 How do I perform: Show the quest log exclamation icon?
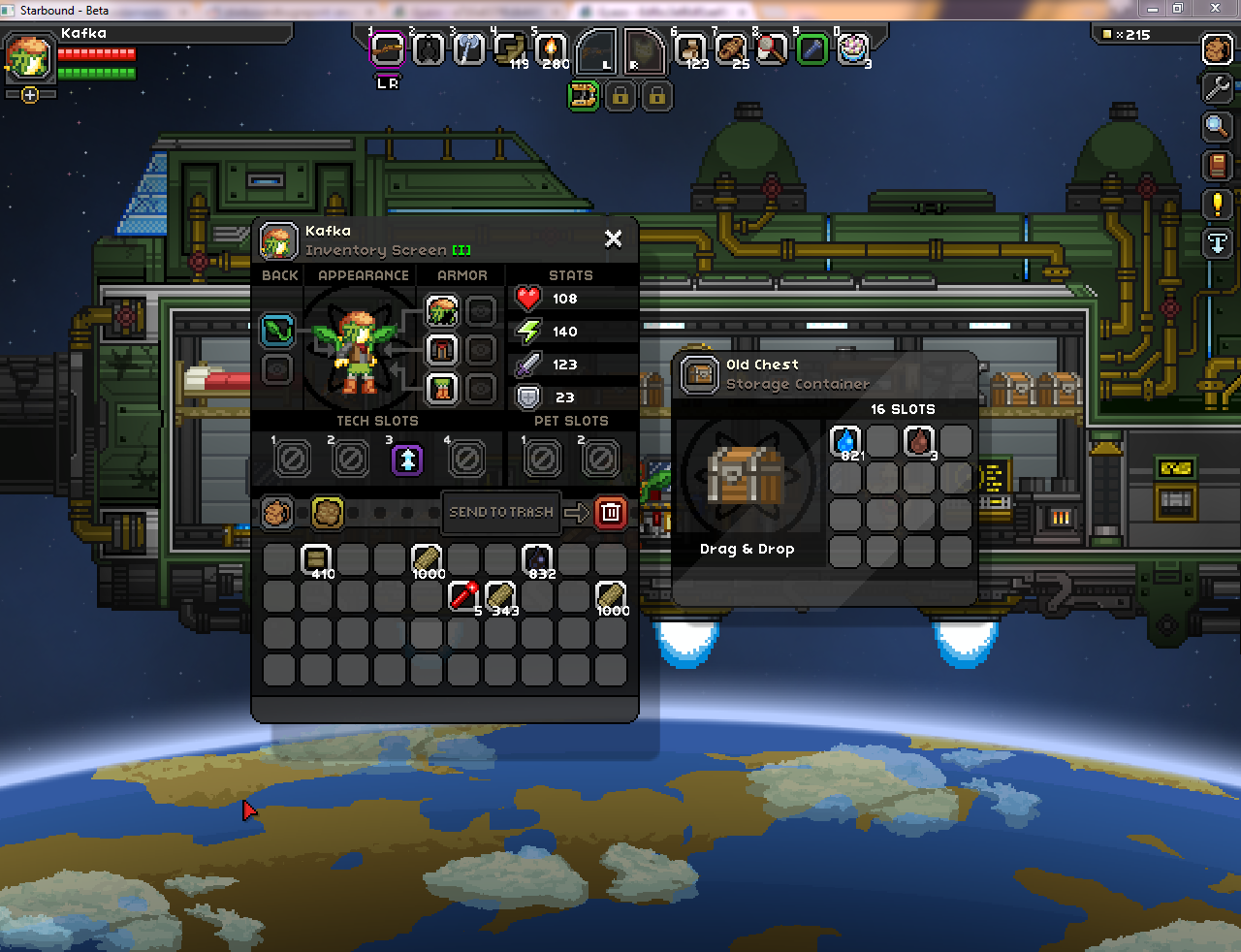pyautogui.click(x=1217, y=204)
